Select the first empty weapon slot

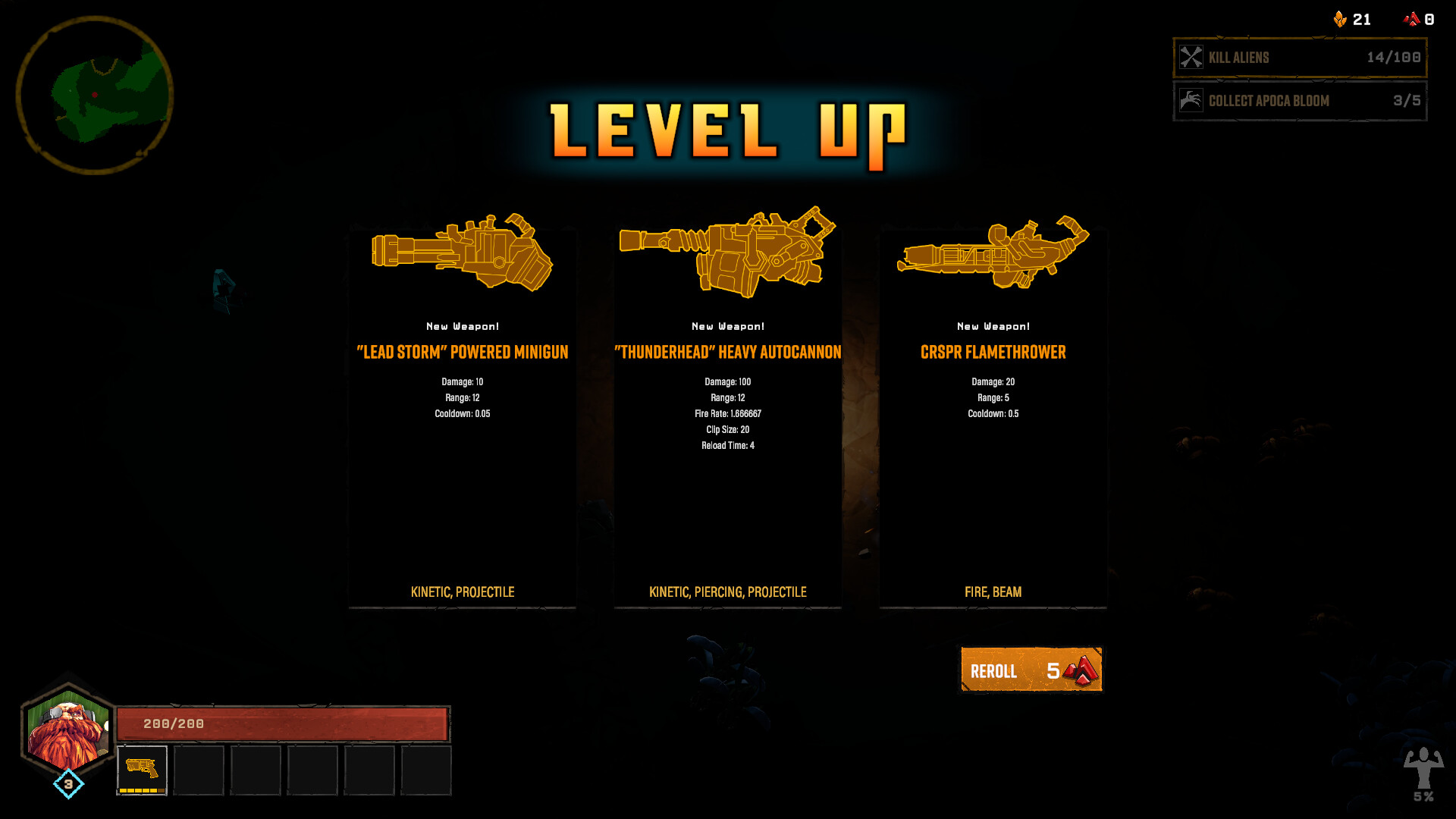tap(198, 770)
